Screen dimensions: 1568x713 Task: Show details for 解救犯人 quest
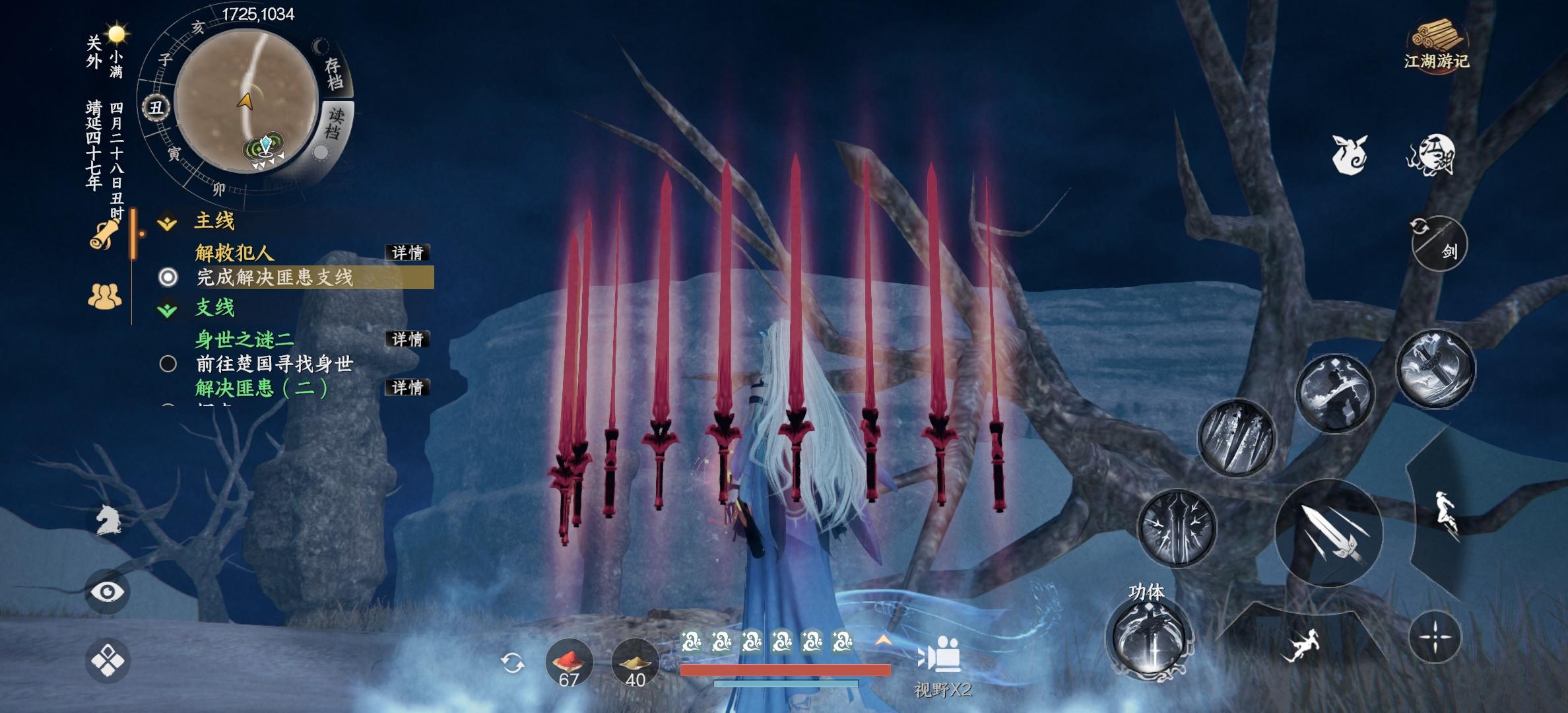[x=407, y=253]
